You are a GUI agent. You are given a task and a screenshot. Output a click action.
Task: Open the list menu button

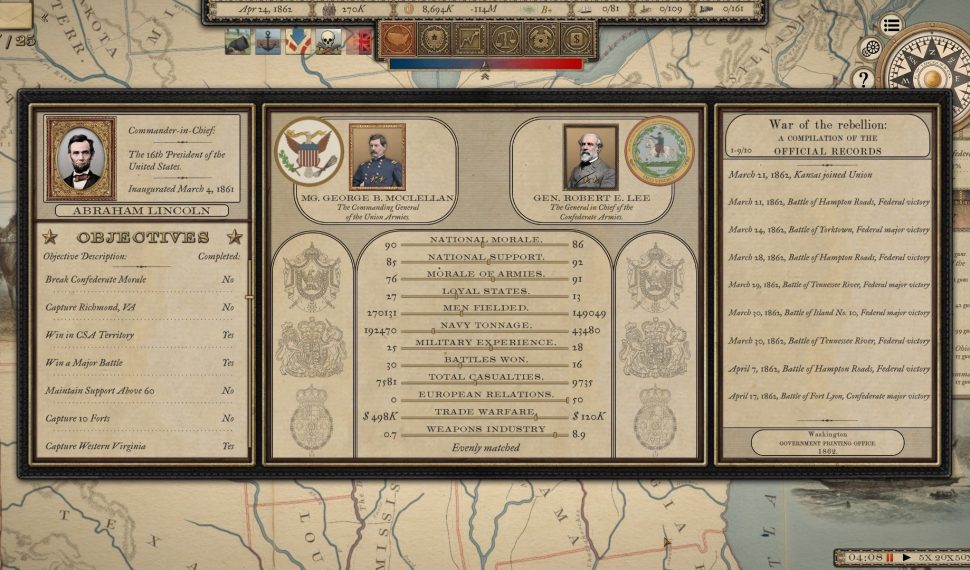(891, 26)
